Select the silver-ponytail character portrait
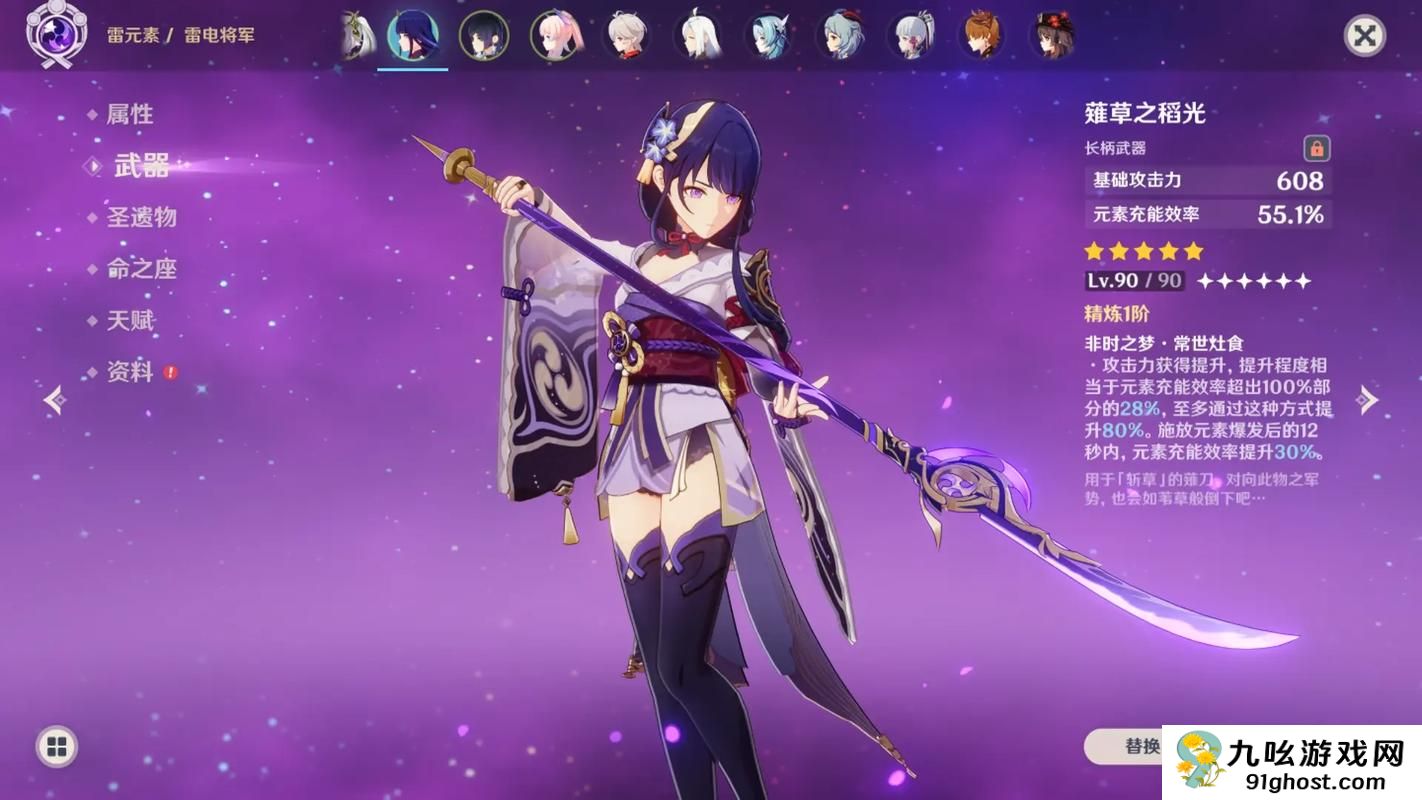The image size is (1422, 800). pyautogui.click(x=911, y=36)
